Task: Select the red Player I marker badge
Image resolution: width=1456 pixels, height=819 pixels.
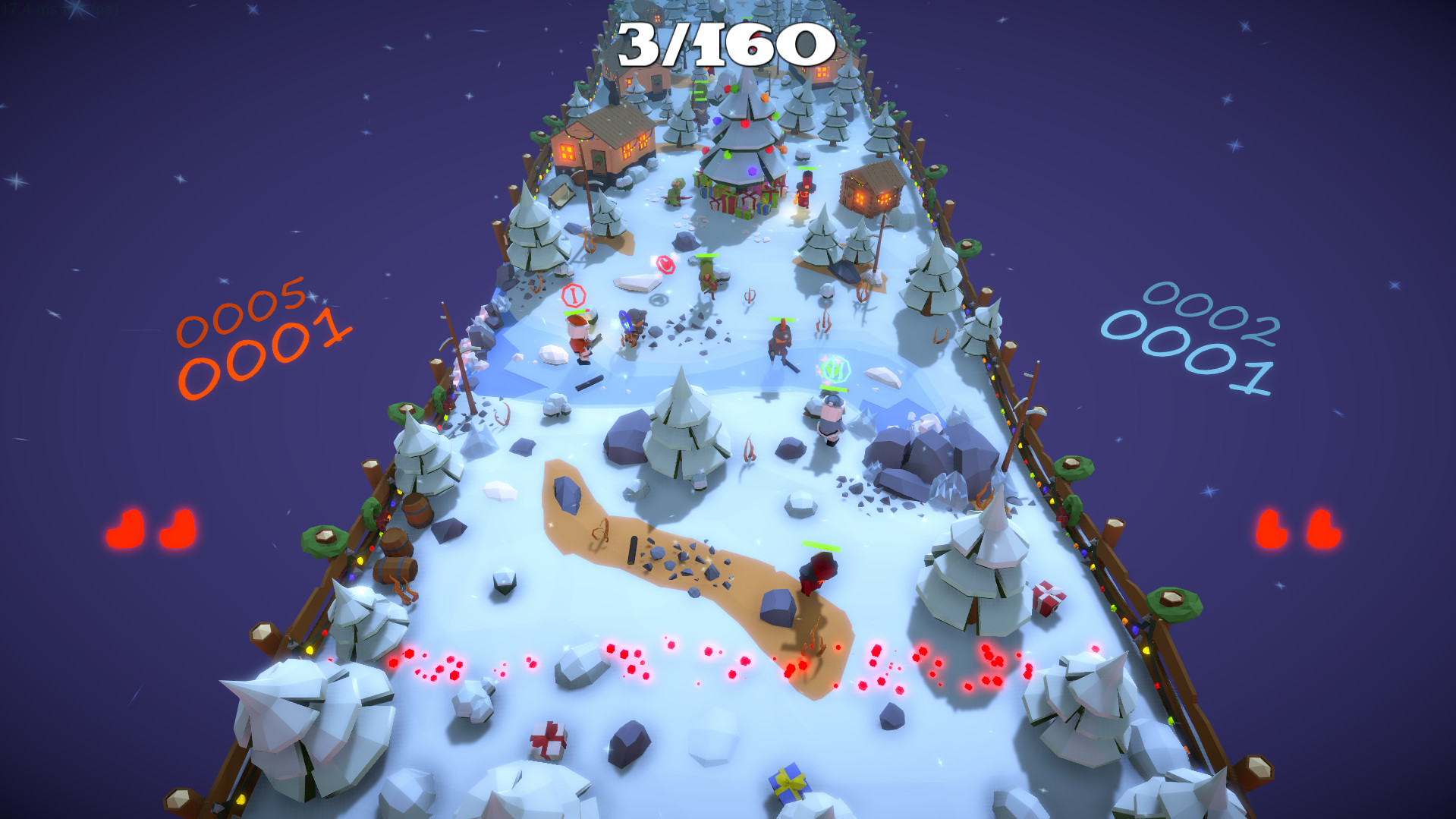Action: tap(574, 296)
